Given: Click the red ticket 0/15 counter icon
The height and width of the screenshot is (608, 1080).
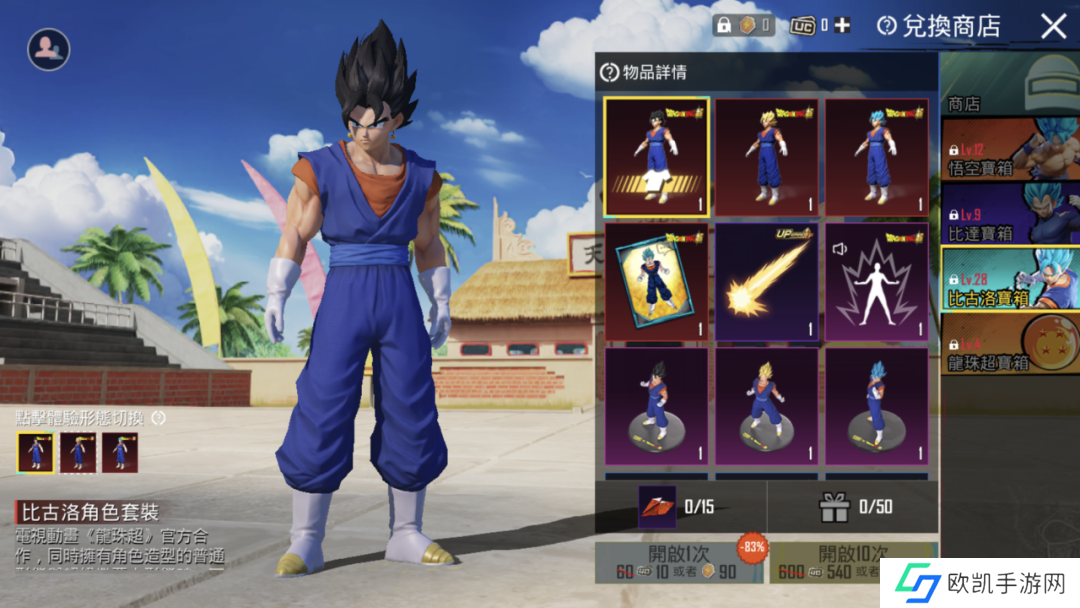Looking at the screenshot, I should pos(657,507).
